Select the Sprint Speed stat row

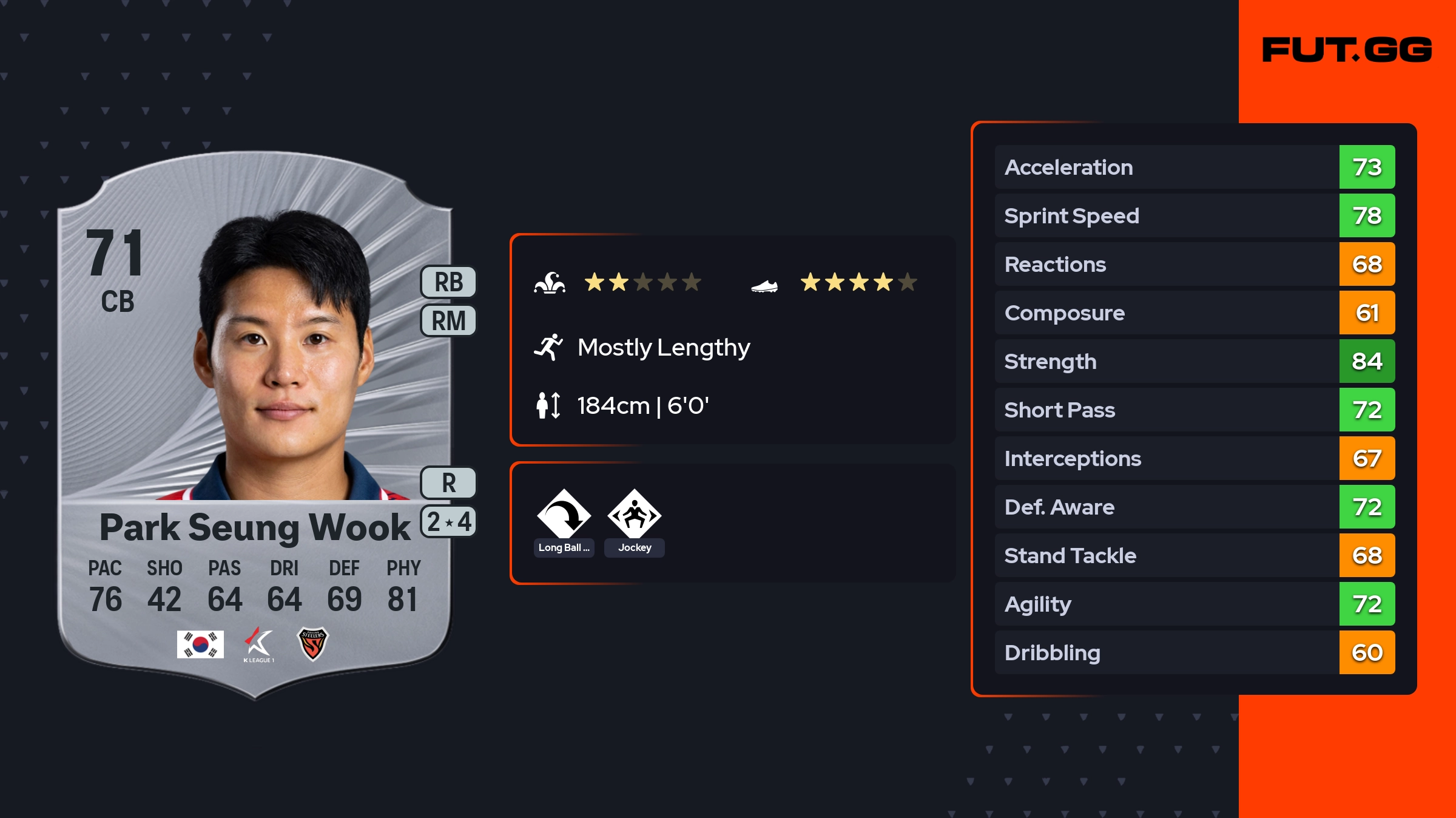1195,215
